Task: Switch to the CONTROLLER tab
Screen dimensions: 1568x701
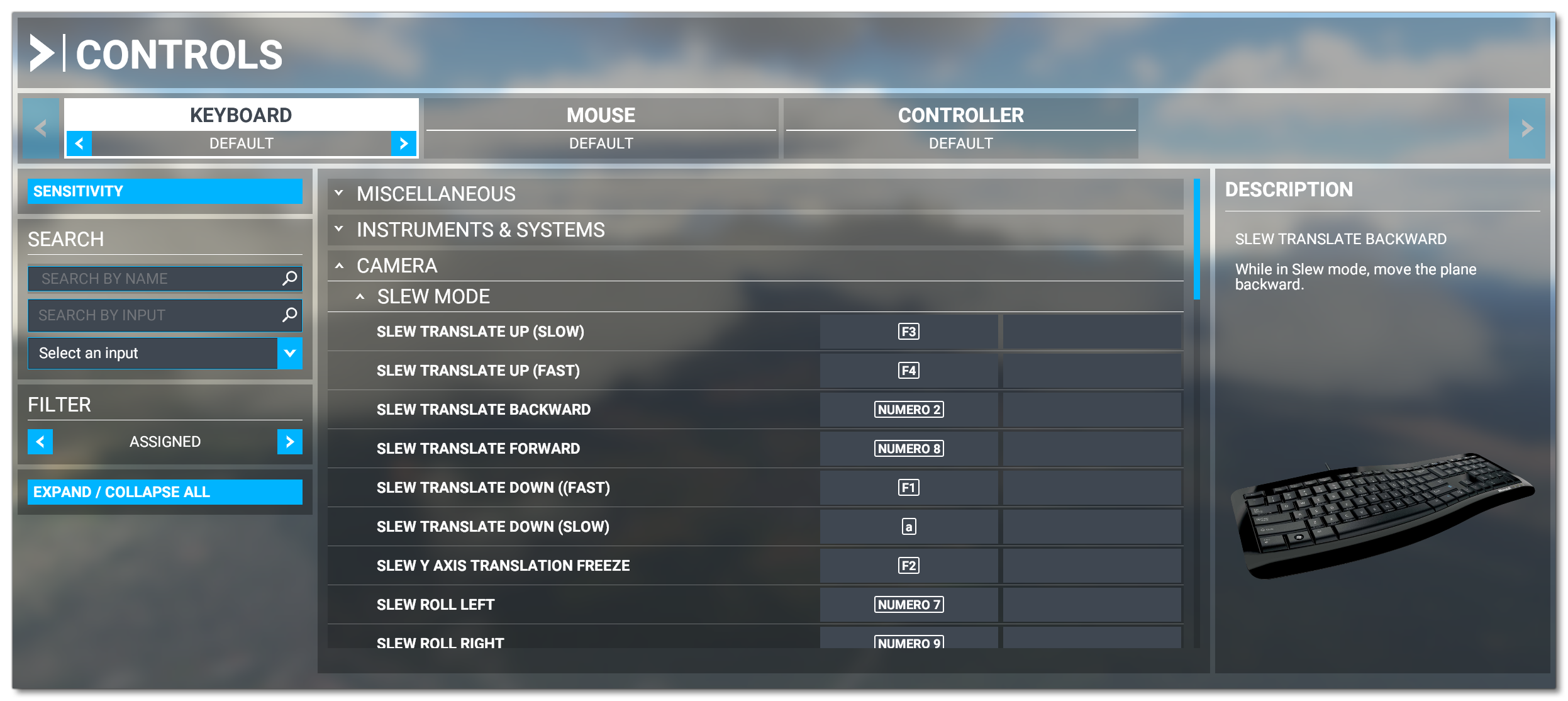Action: coord(961,115)
